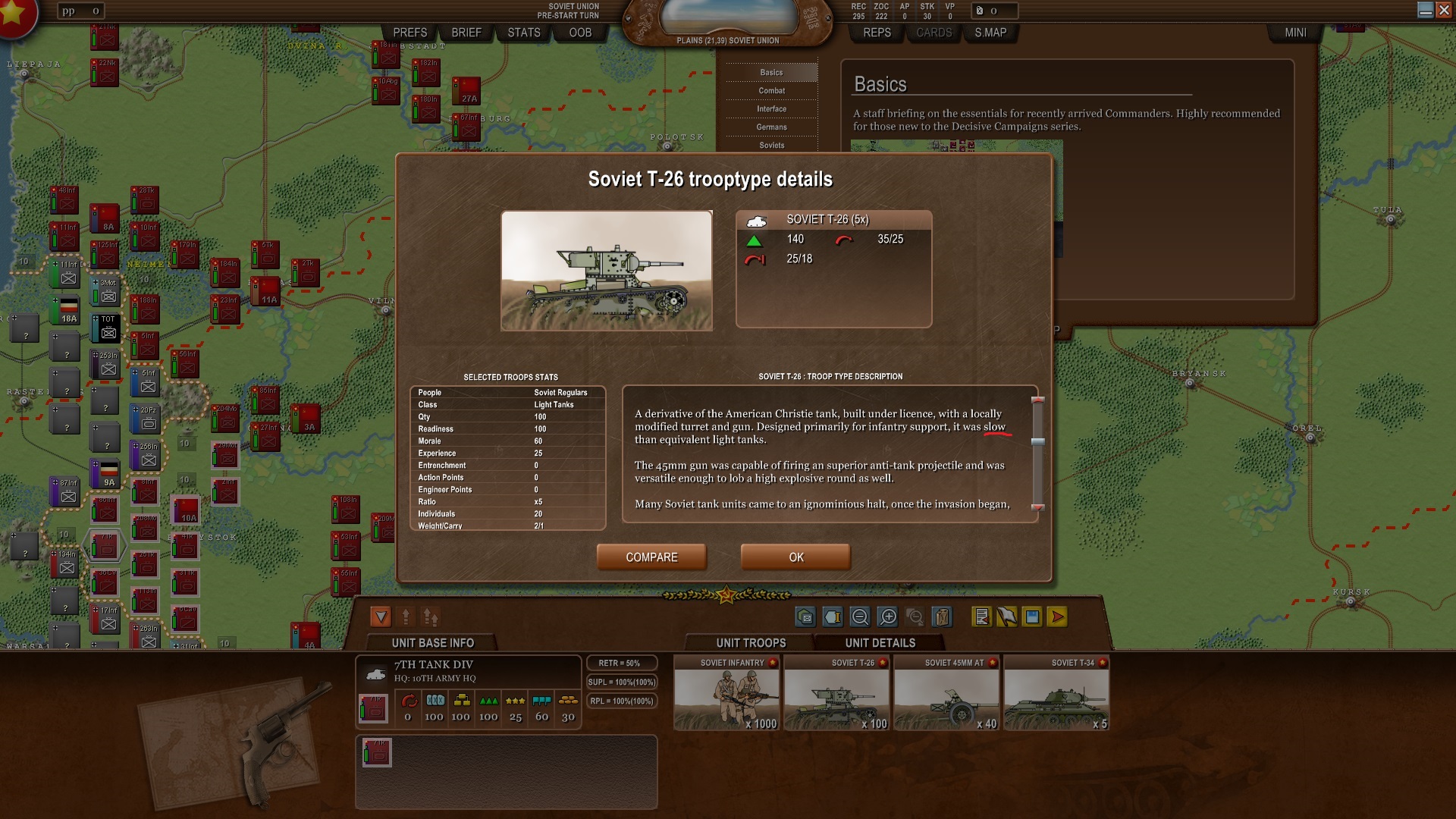1456x819 pixels.
Task: Click the zoom-in magnifier icon
Action: (x=888, y=617)
